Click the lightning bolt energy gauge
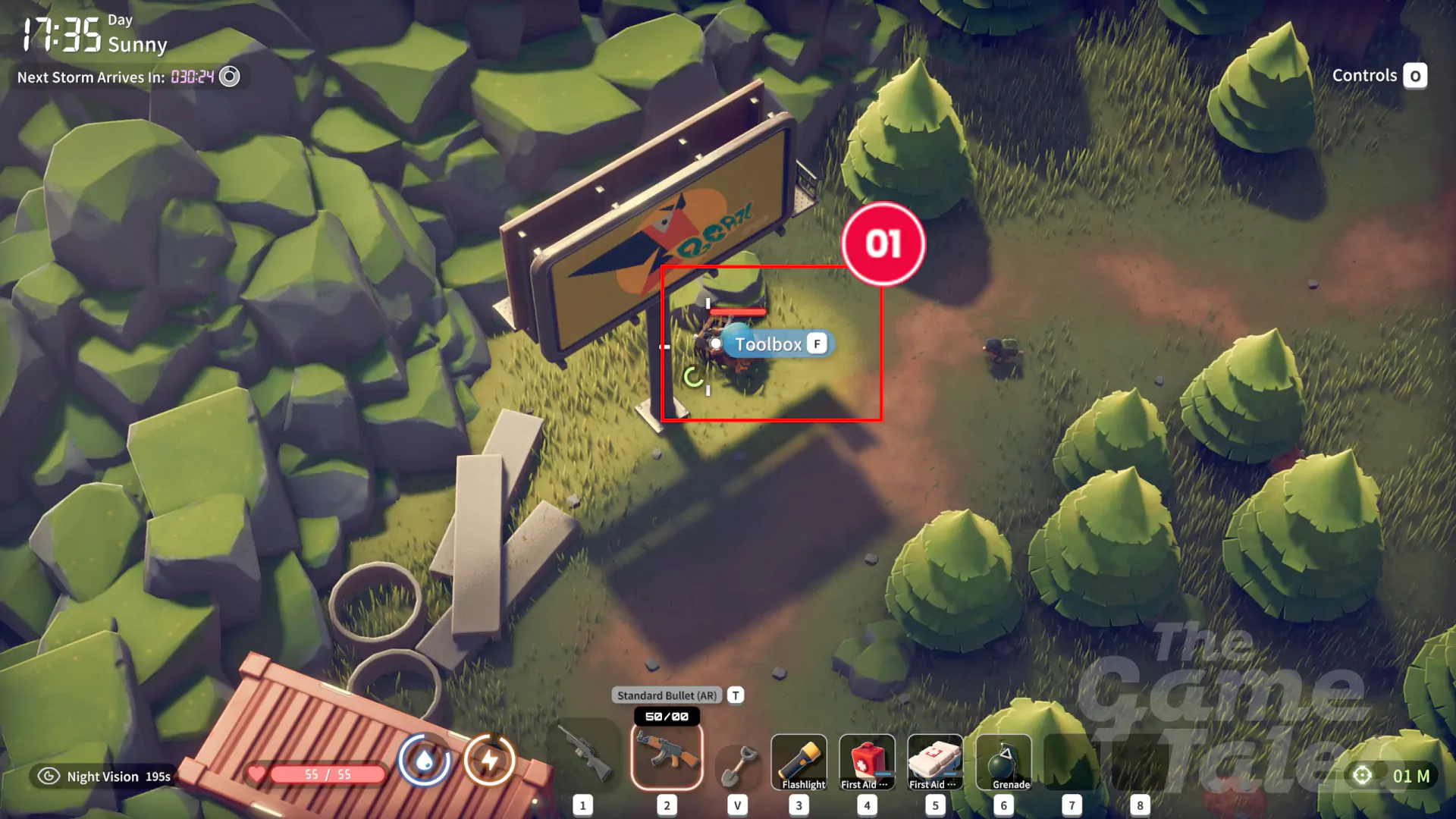The width and height of the screenshot is (1456, 819). pyautogui.click(x=490, y=760)
